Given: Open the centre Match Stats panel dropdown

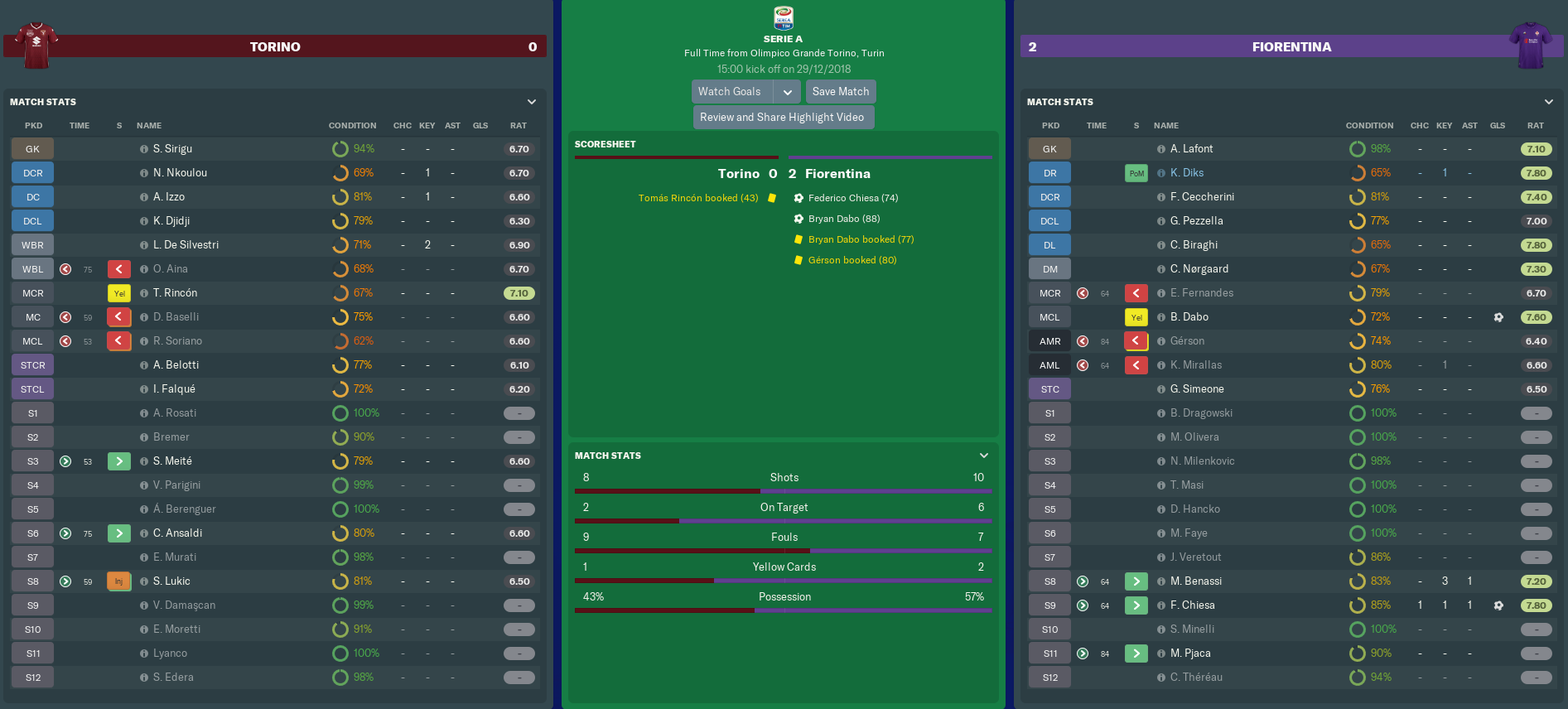Looking at the screenshot, I should [x=984, y=456].
